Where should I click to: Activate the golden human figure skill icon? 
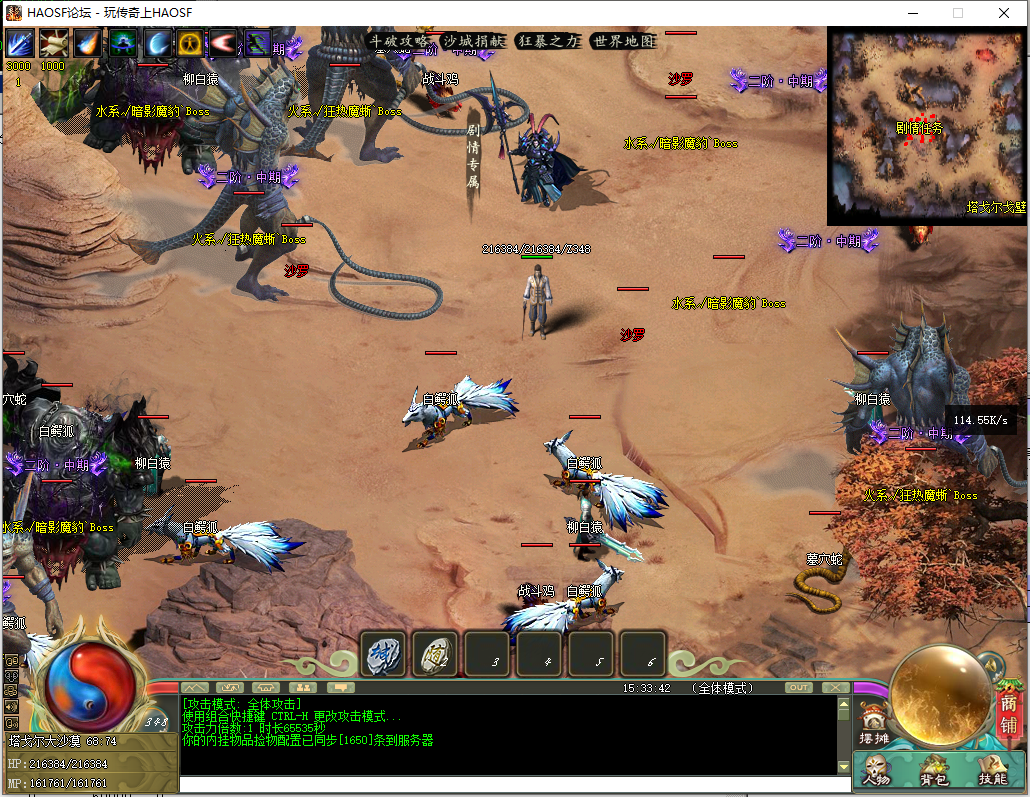tap(191, 43)
